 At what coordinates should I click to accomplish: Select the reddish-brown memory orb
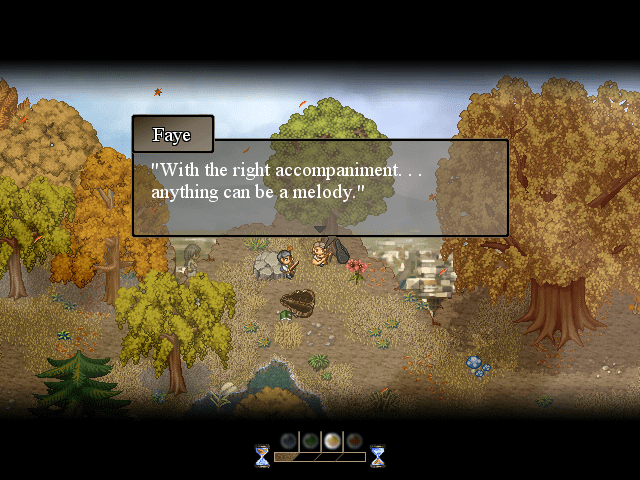click(x=354, y=441)
